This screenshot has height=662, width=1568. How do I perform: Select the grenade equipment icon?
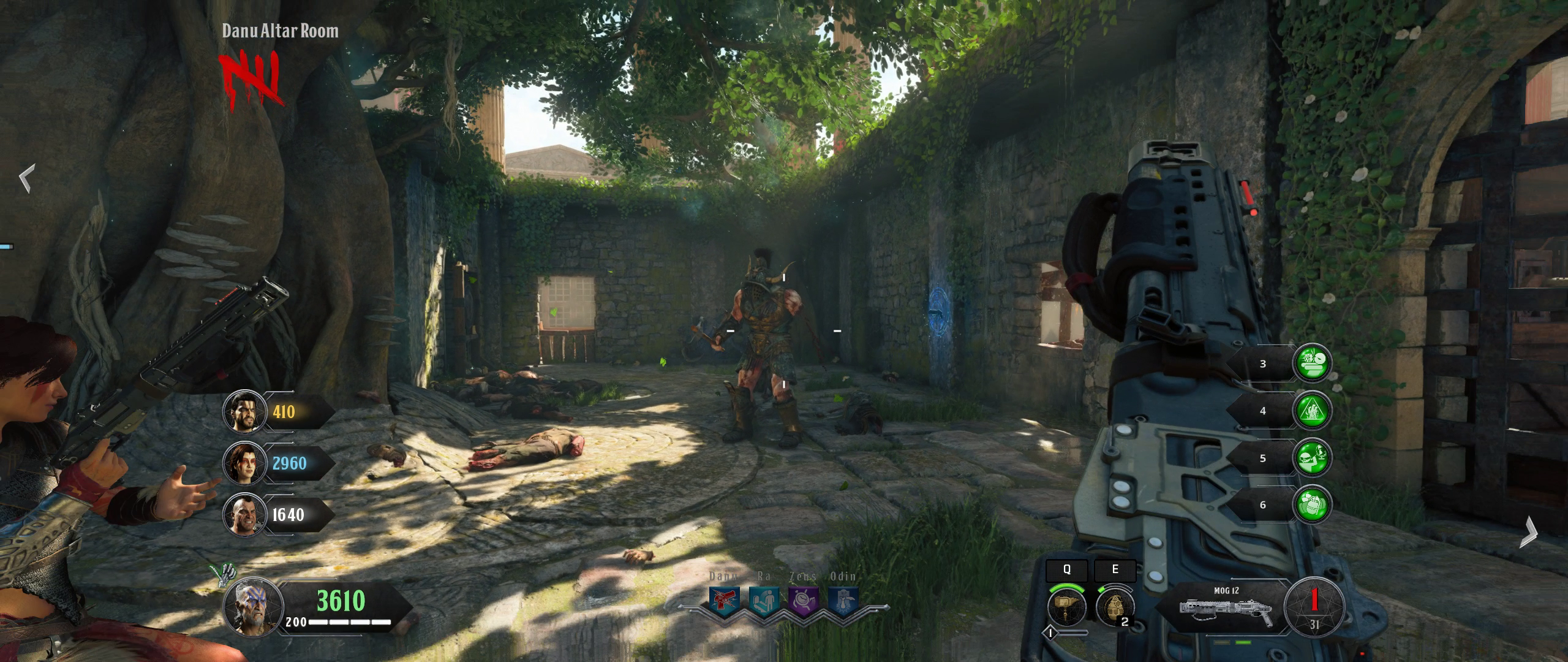pos(1114,607)
